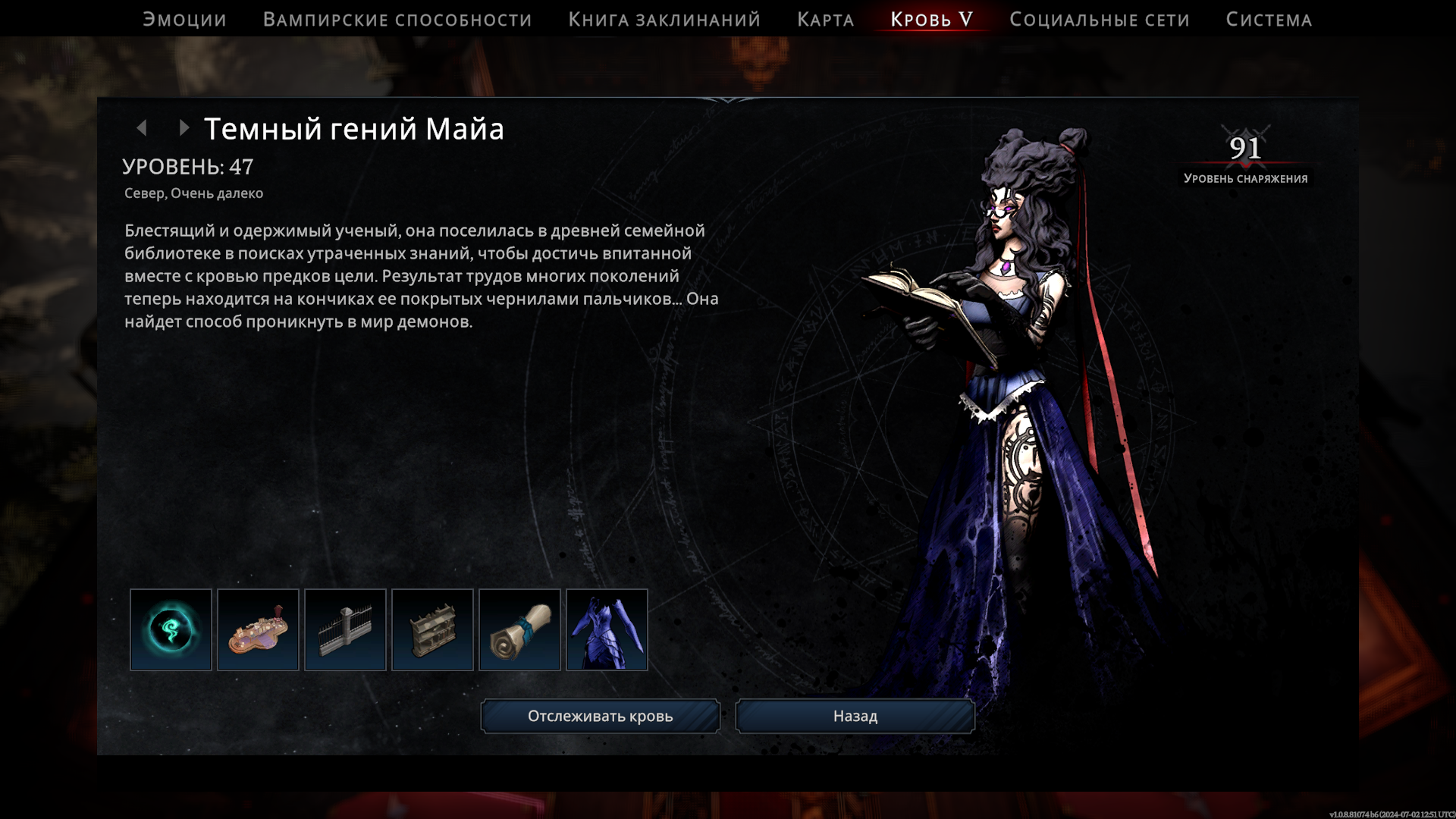The width and height of the screenshot is (1456, 819).
Task: Switch to the Эмоции tab
Action: click(x=184, y=20)
